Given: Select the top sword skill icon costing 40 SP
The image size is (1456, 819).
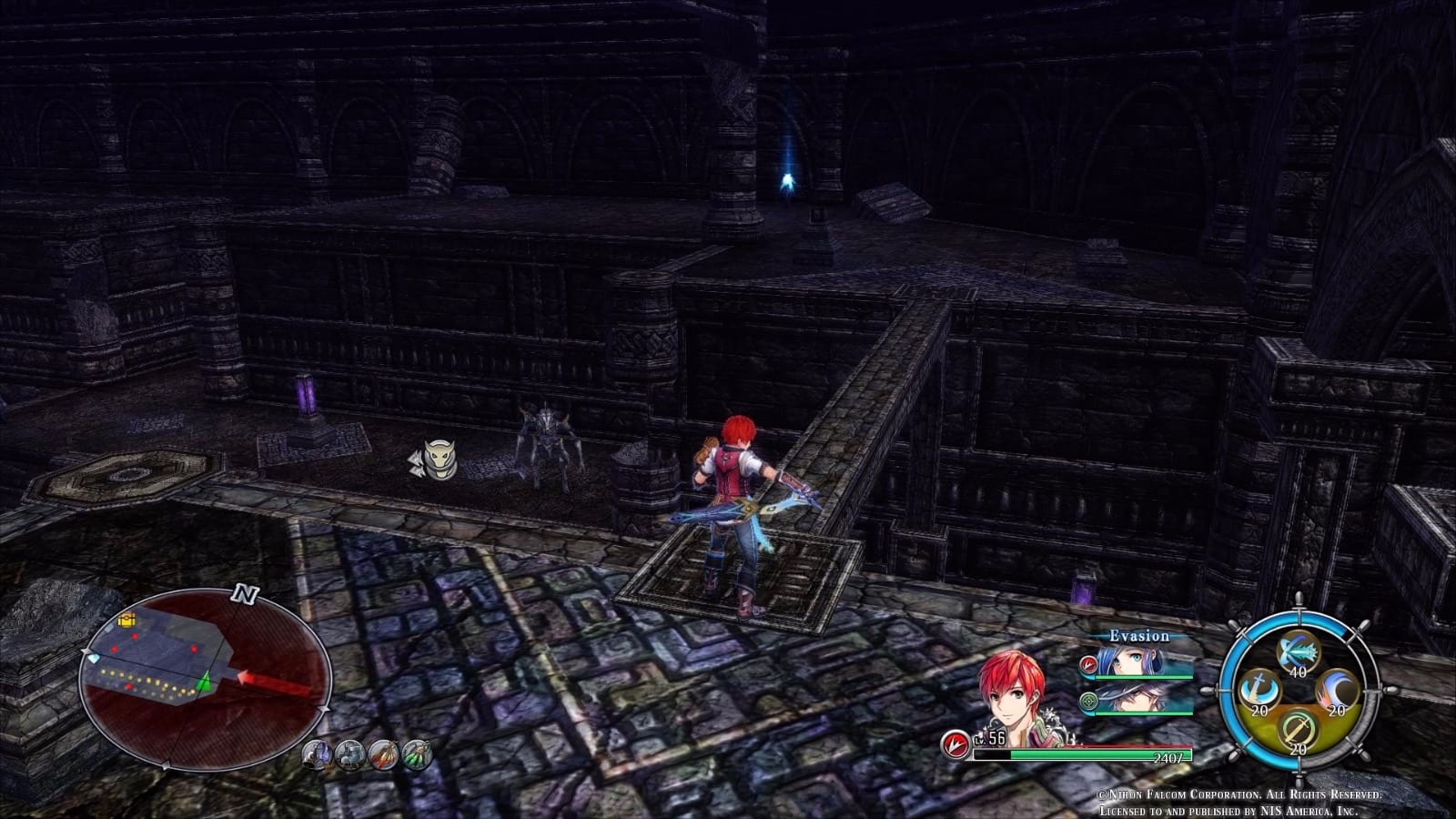Looking at the screenshot, I should [1299, 652].
